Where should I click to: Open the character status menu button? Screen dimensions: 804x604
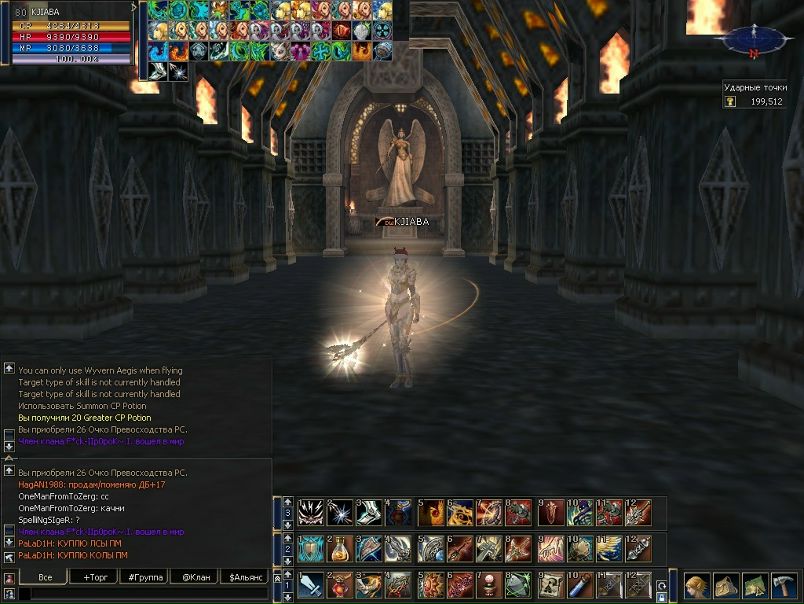pyautogui.click(x=697, y=585)
